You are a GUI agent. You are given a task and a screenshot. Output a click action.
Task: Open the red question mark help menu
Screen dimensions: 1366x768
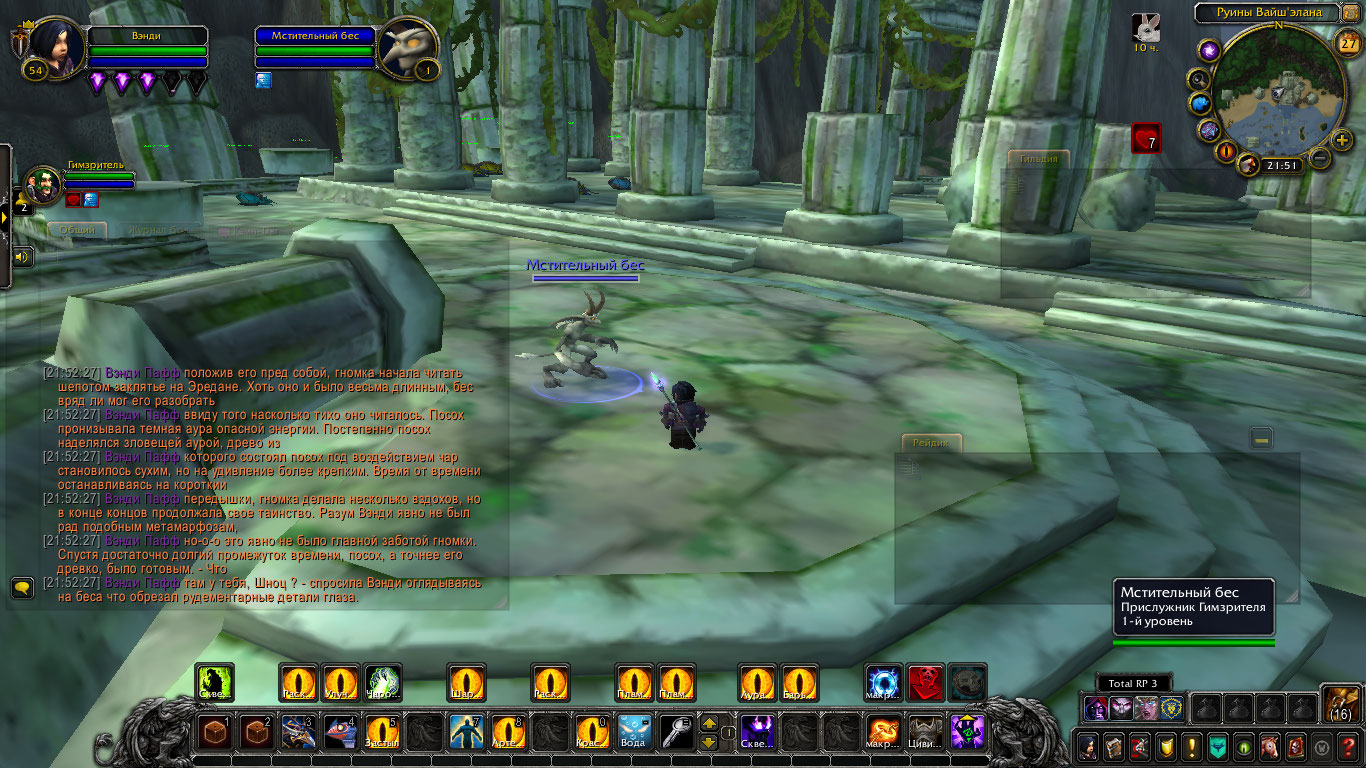click(x=1349, y=746)
